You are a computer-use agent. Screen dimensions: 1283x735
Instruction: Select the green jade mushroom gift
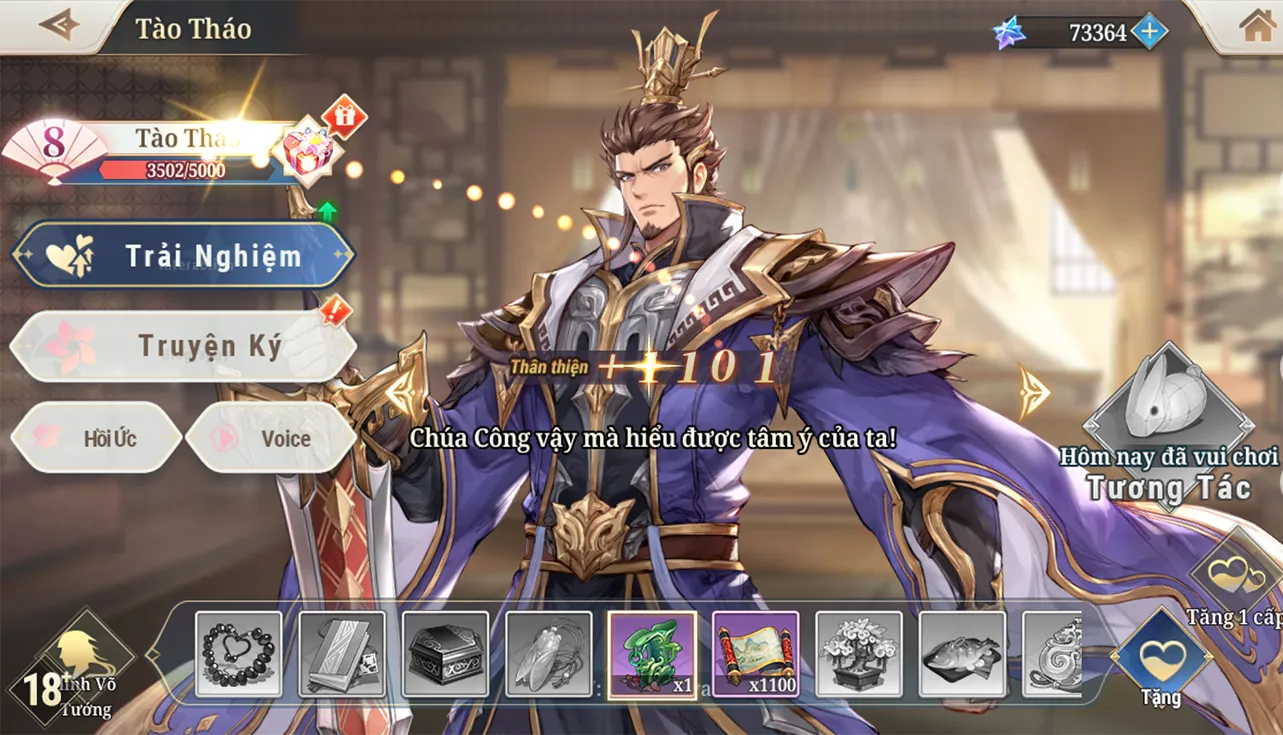tap(652, 654)
